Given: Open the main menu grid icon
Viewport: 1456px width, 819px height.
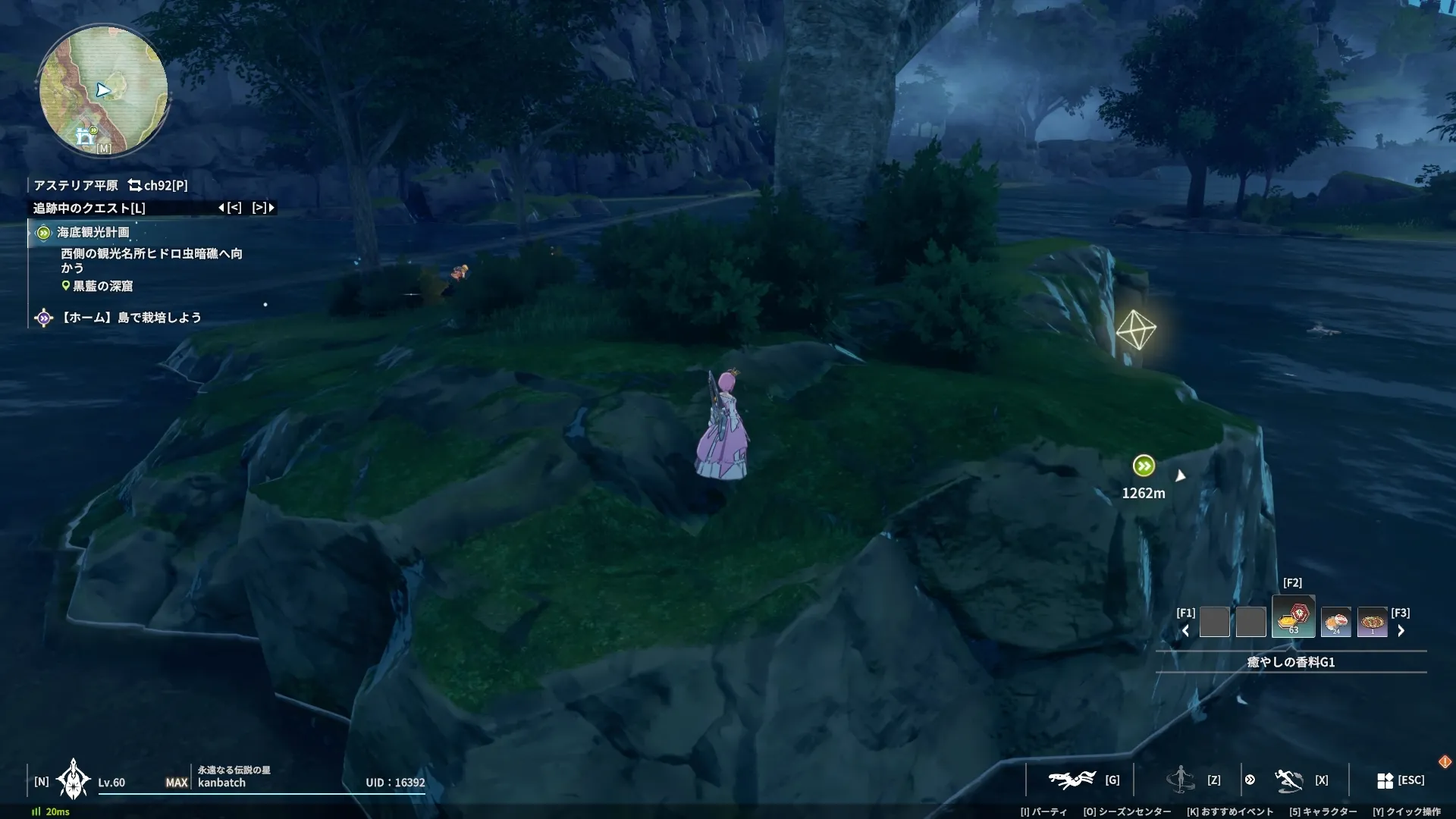Looking at the screenshot, I should (x=1385, y=780).
